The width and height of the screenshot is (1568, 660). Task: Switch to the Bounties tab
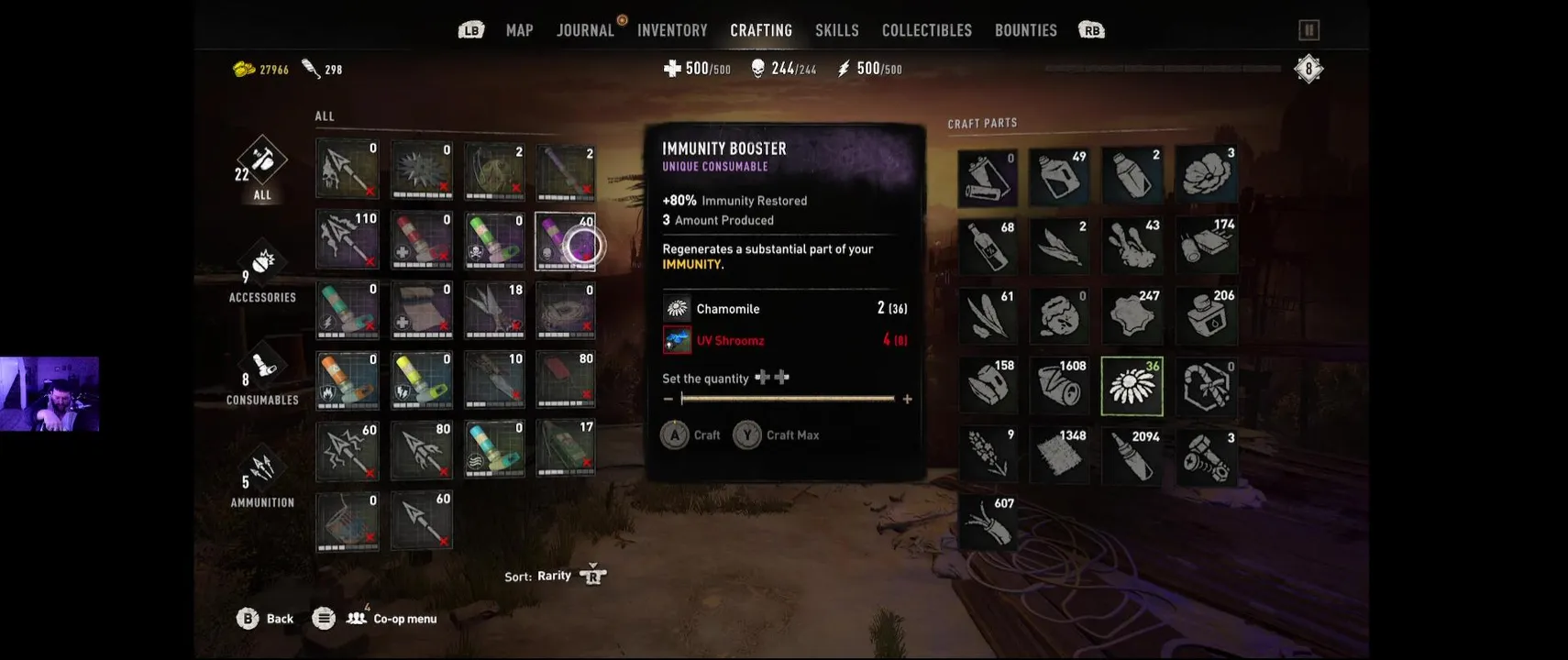coord(1026,30)
